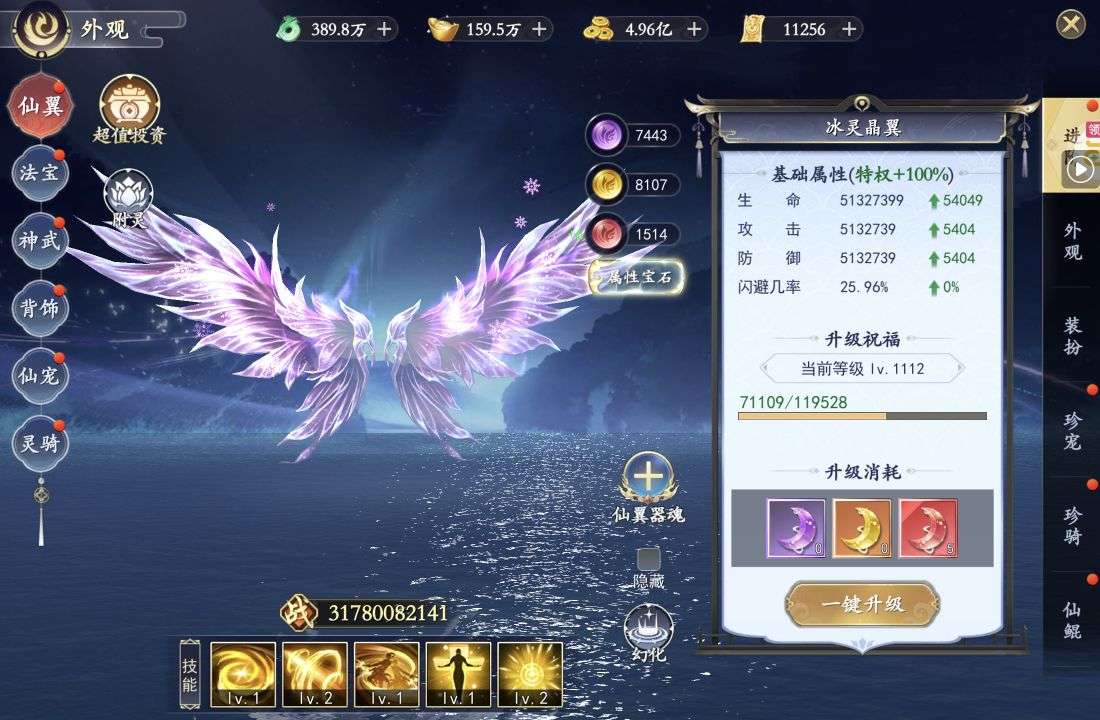The height and width of the screenshot is (720, 1100).
Task: Open the 附灵 lotus icon
Action: click(x=129, y=197)
